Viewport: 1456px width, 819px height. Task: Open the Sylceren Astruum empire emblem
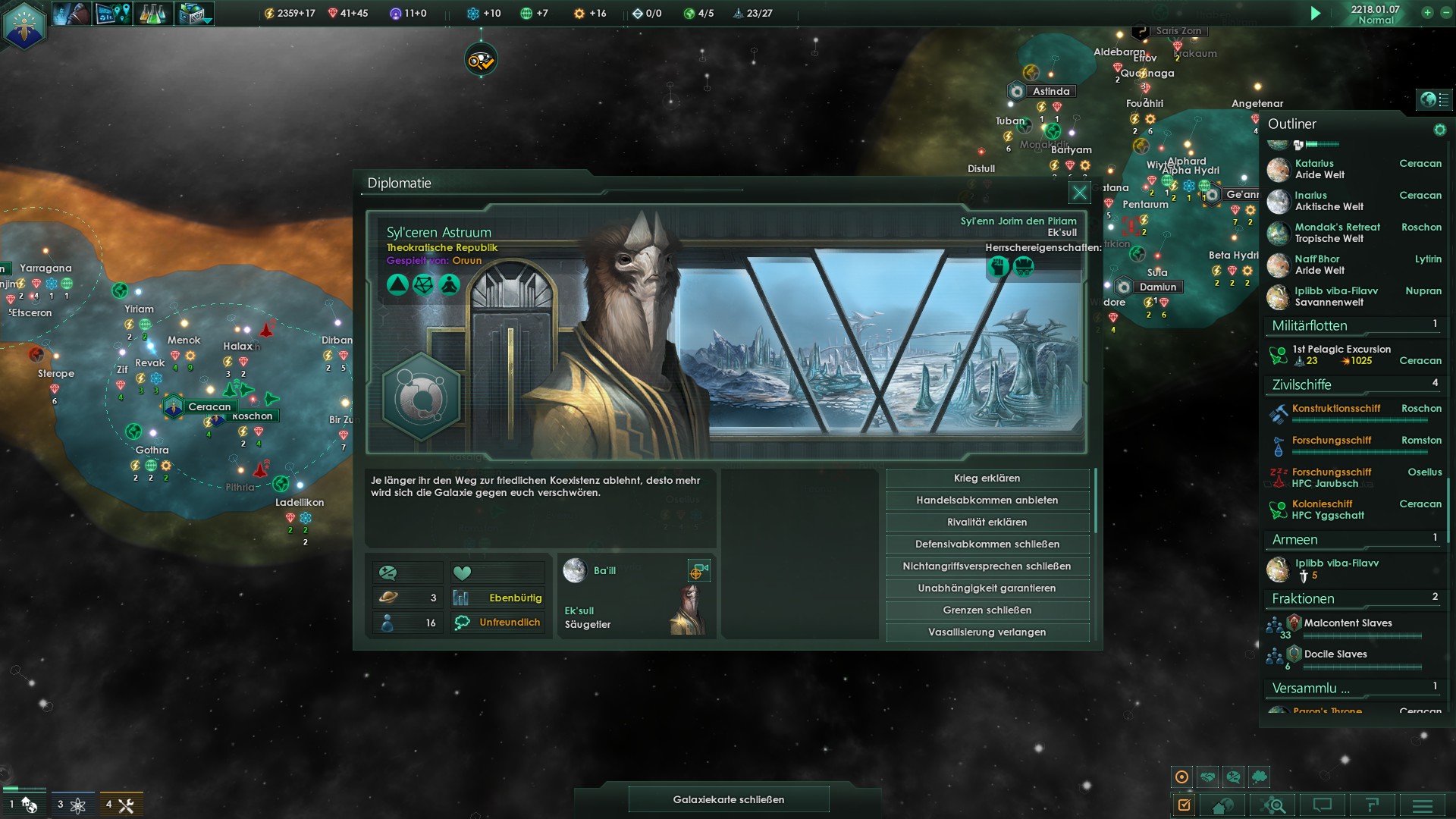pyautogui.click(x=421, y=396)
